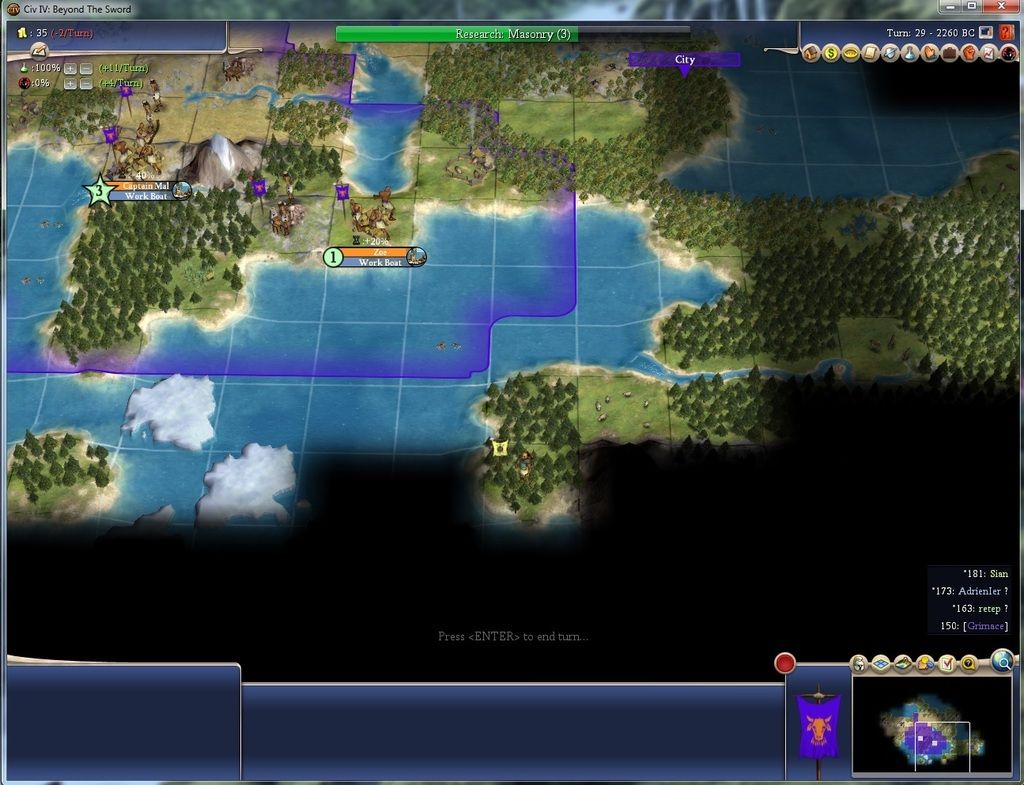Open the Domestic Advisor house icon
The width and height of the screenshot is (1024, 785).
pos(811,53)
